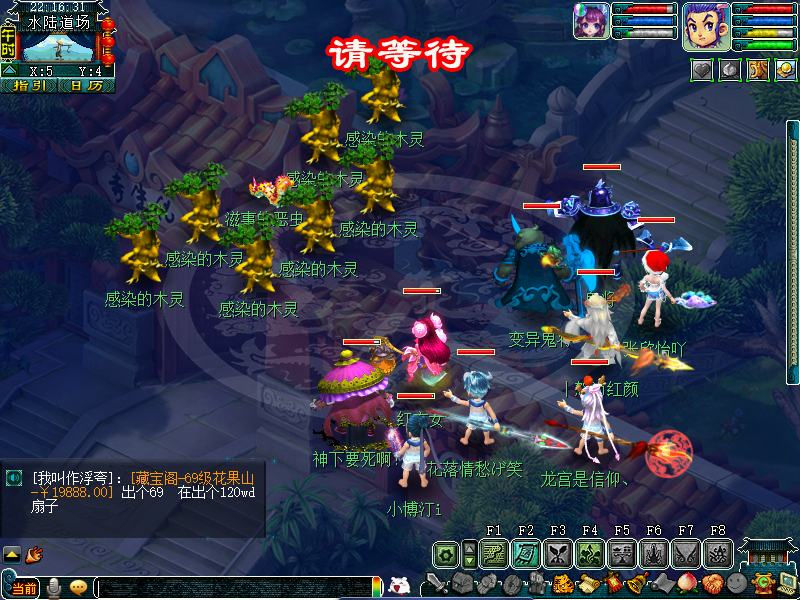
Task: Activate the F4 skill shortcut
Action: (590, 553)
